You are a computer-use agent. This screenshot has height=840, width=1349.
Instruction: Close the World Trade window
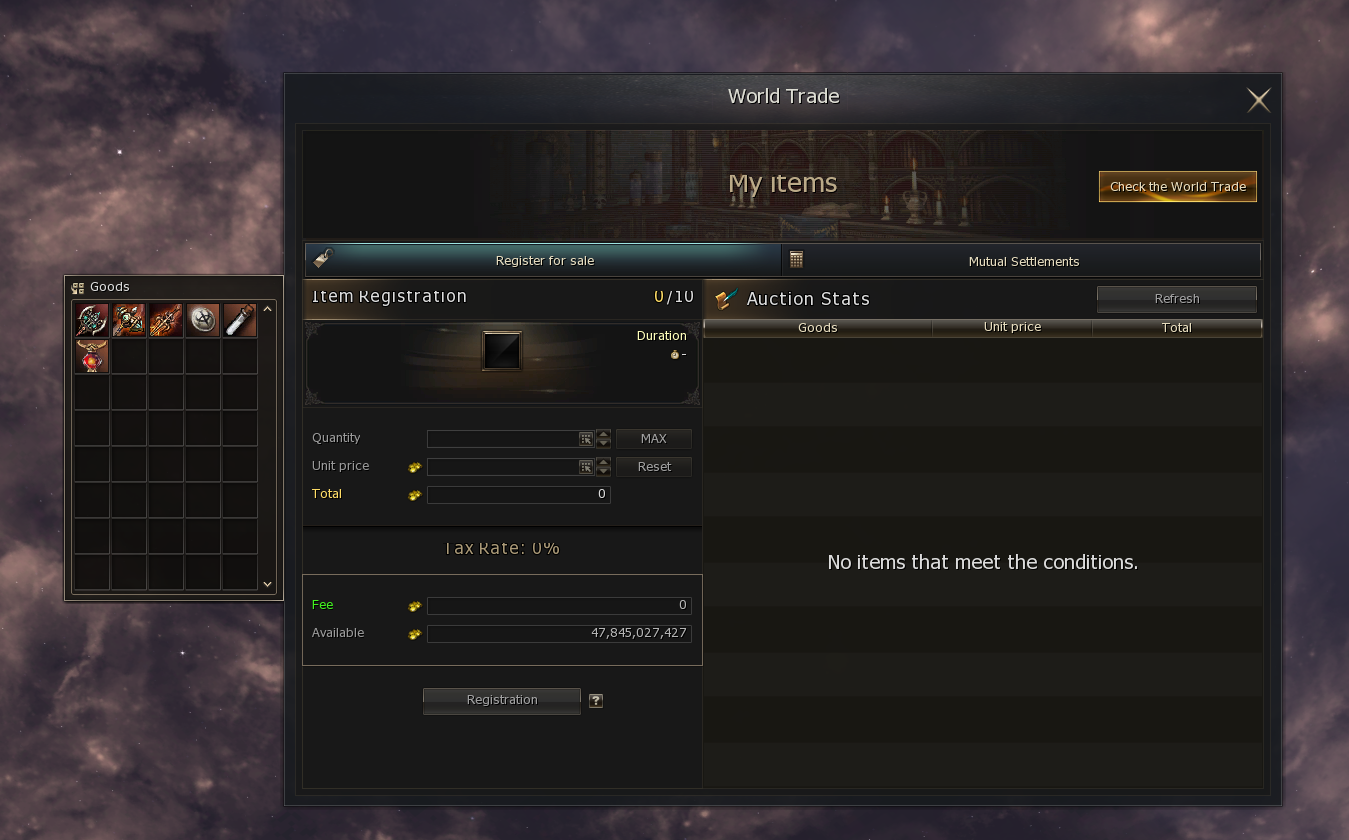click(x=1258, y=99)
